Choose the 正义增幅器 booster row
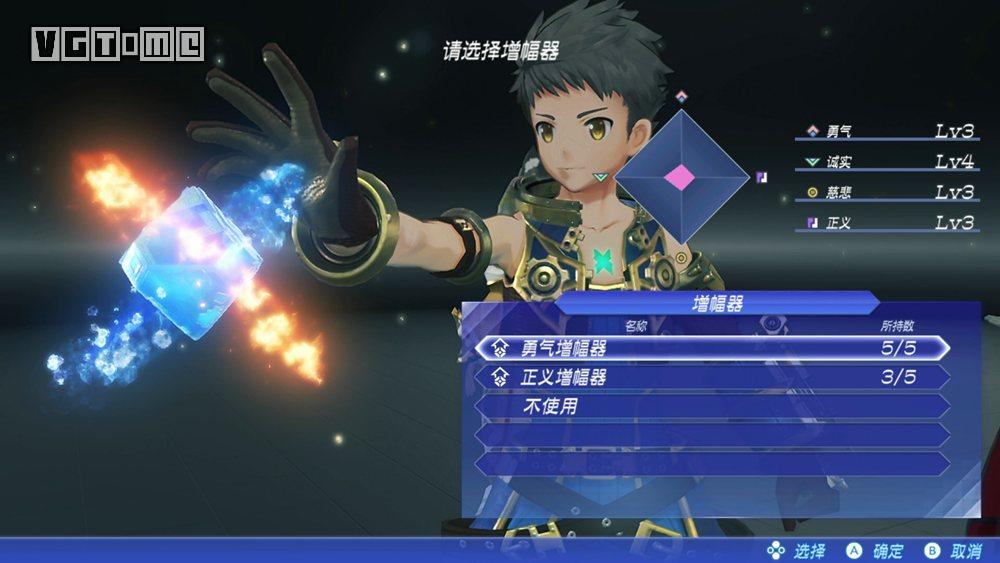 pos(710,377)
